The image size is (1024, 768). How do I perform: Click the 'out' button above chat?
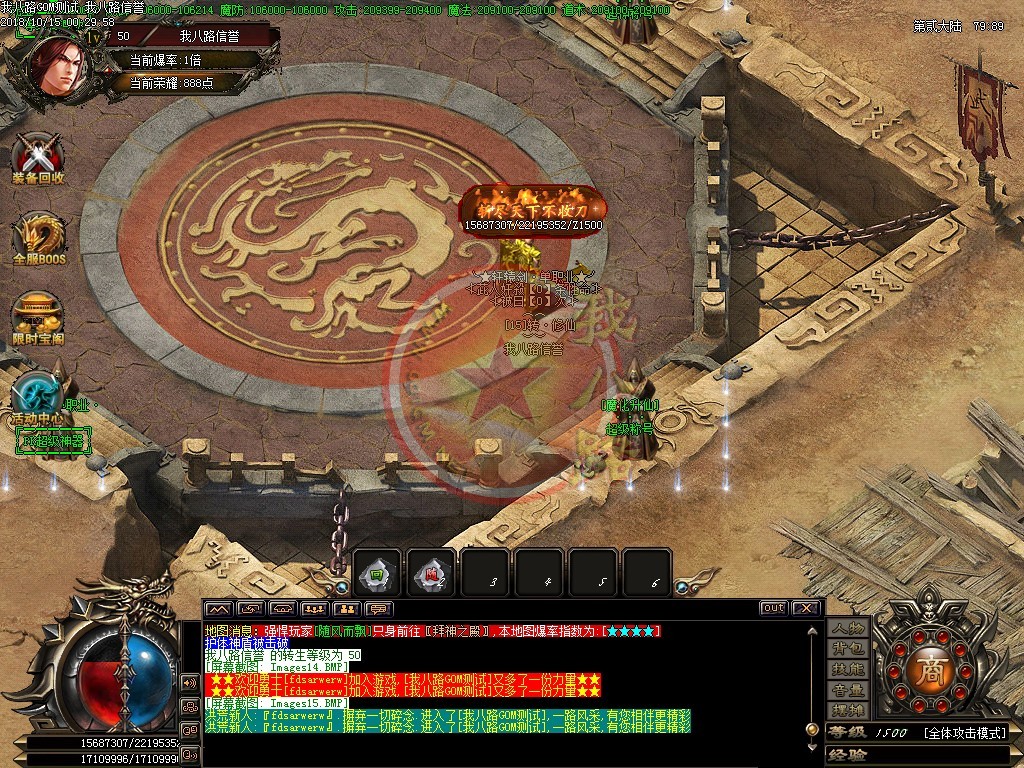tap(773, 608)
